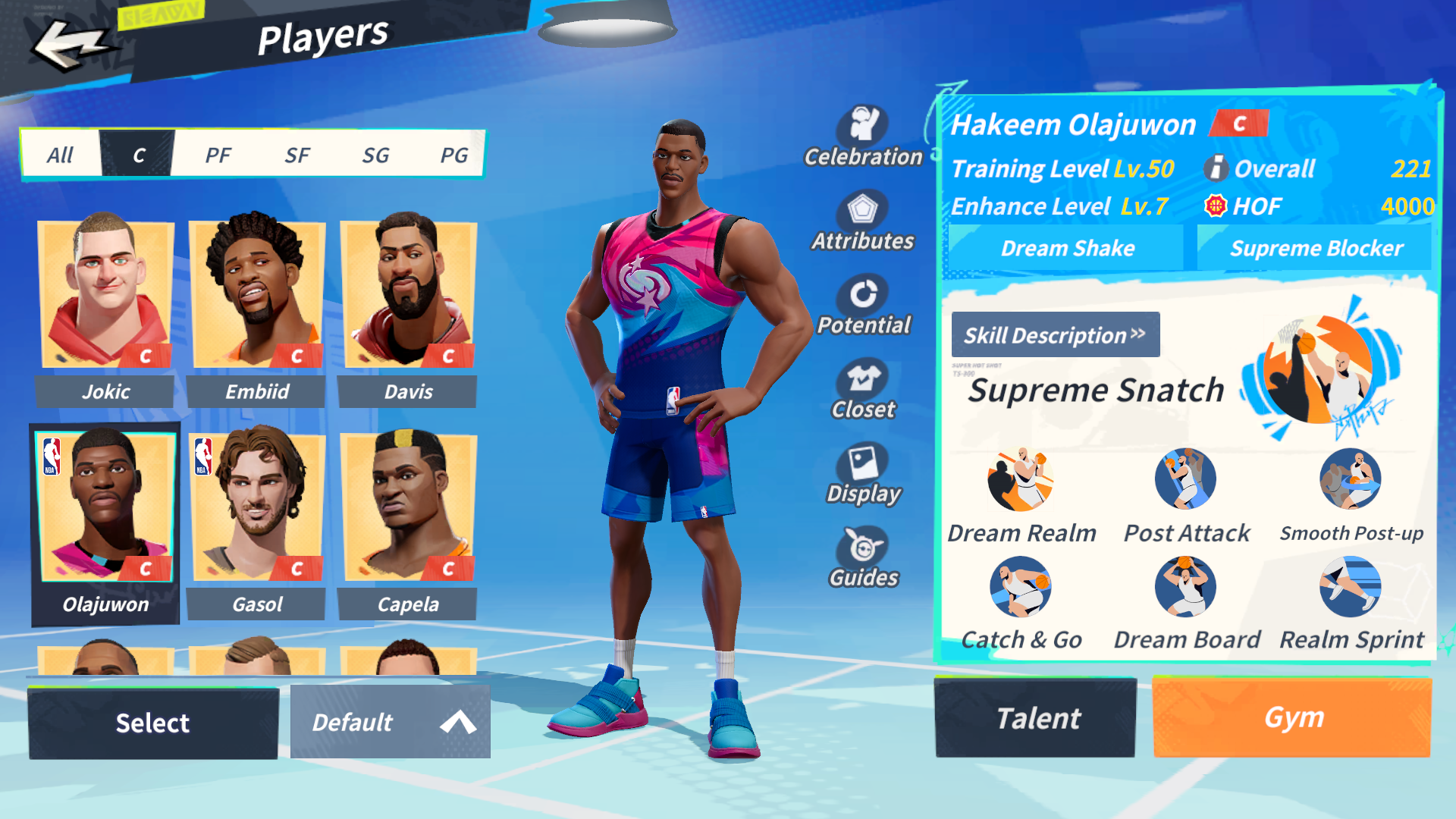
Task: Expand the Skill Description details
Action: click(x=1056, y=334)
